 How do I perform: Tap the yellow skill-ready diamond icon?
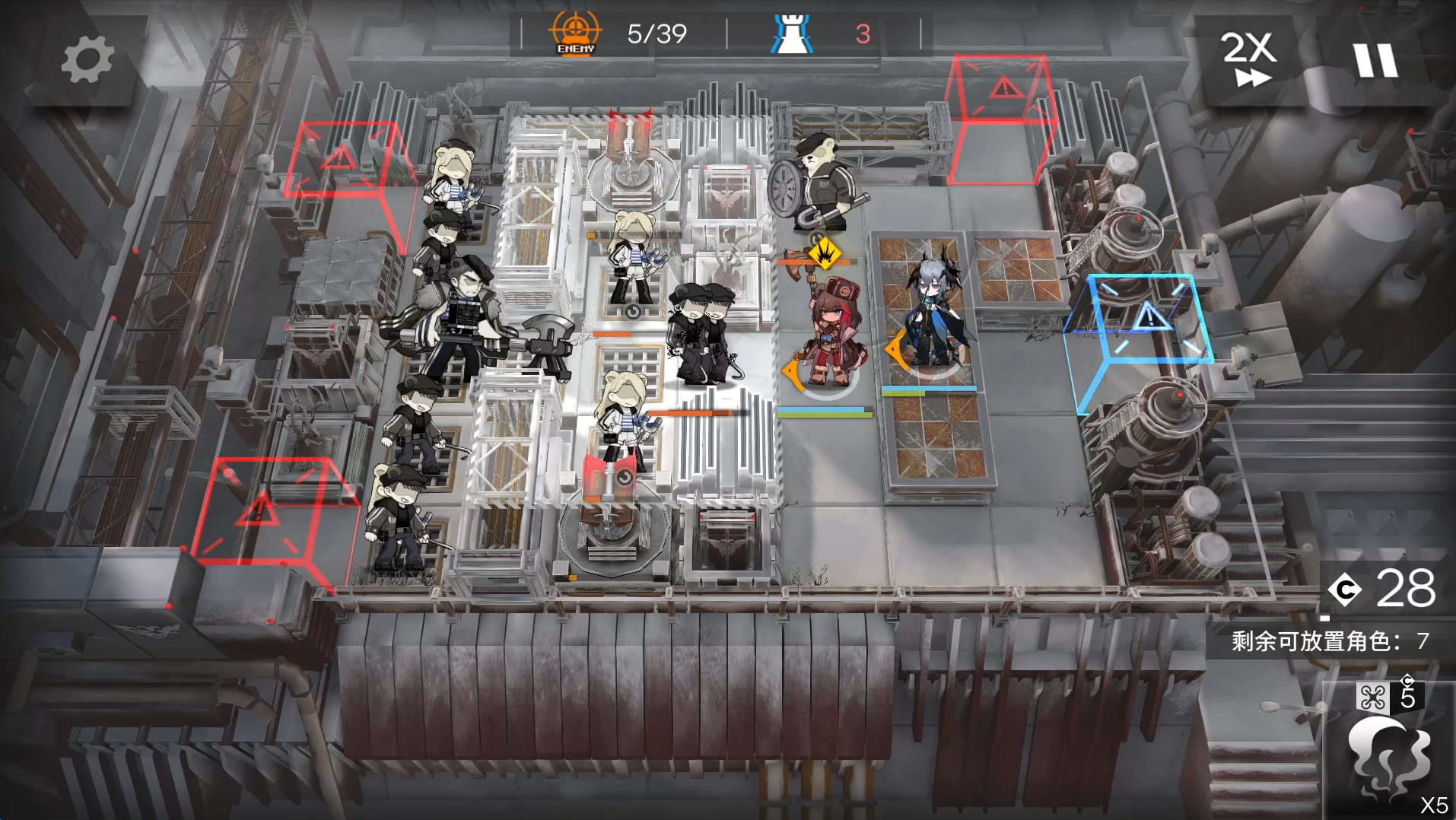tap(824, 253)
